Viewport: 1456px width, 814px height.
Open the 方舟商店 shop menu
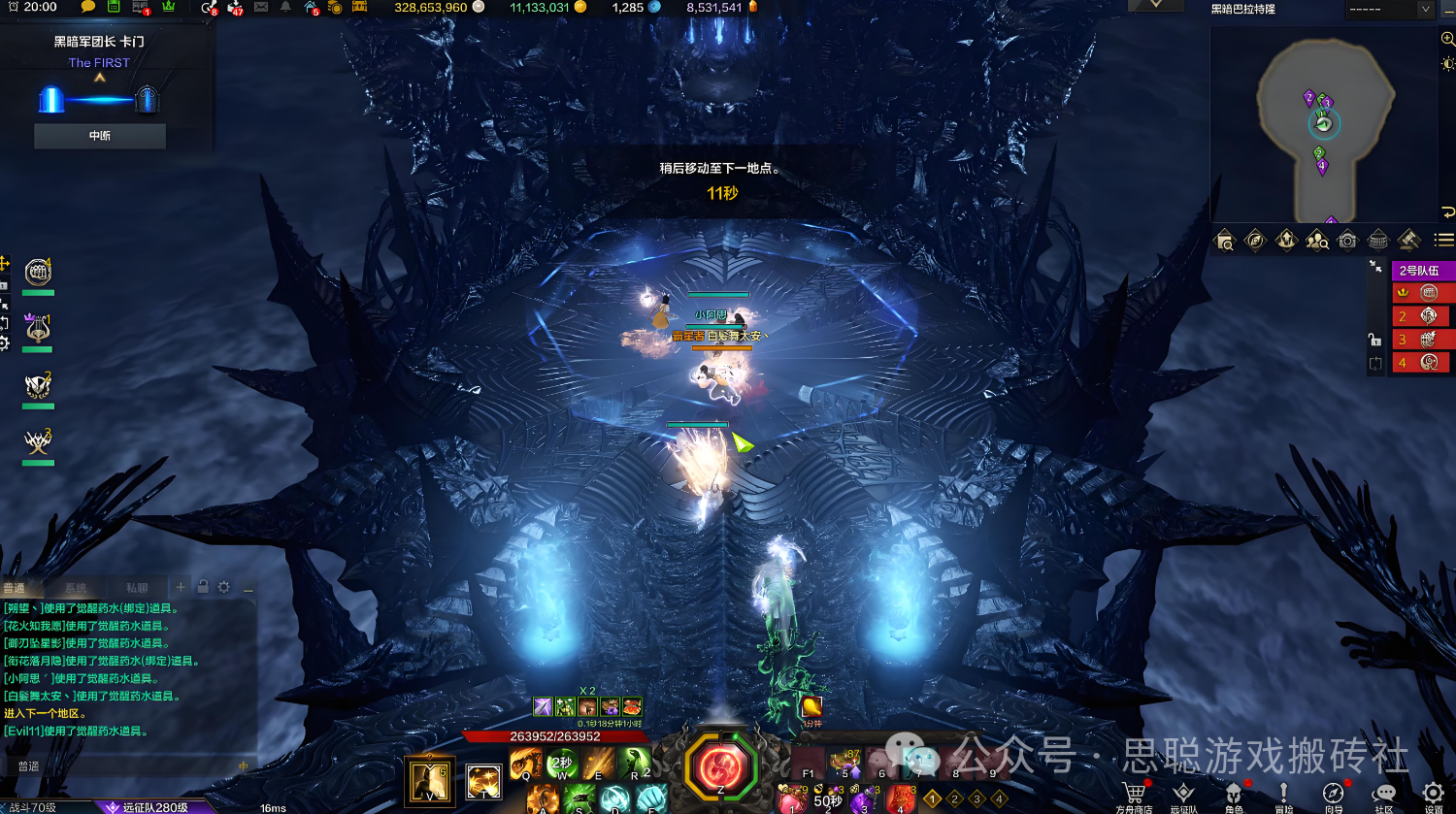[1134, 795]
